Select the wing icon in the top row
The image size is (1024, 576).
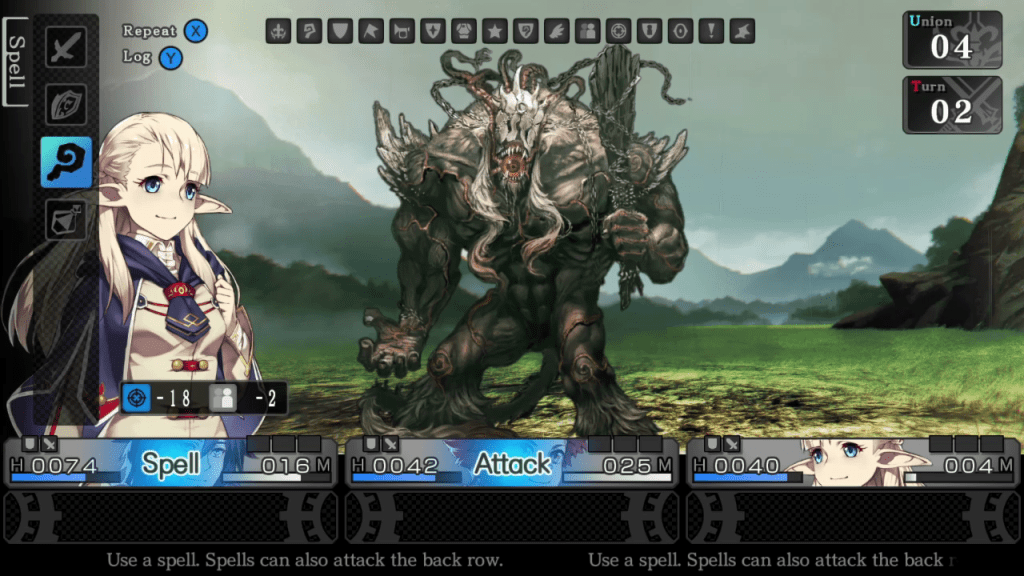pos(556,31)
